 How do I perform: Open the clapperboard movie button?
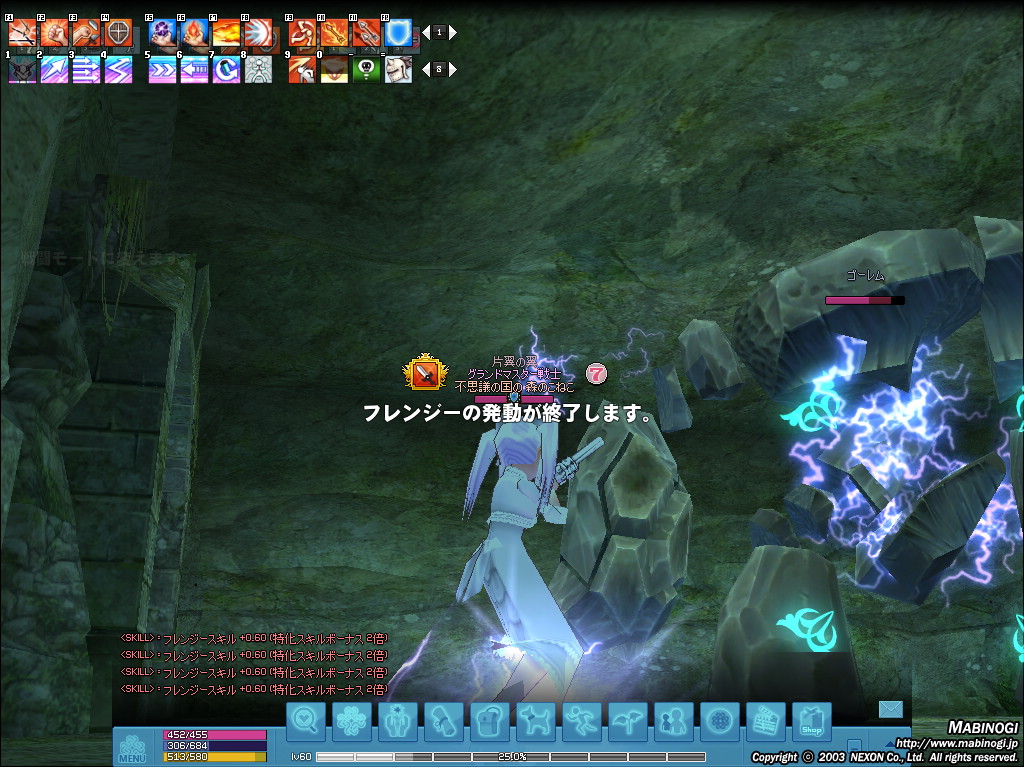click(x=766, y=721)
